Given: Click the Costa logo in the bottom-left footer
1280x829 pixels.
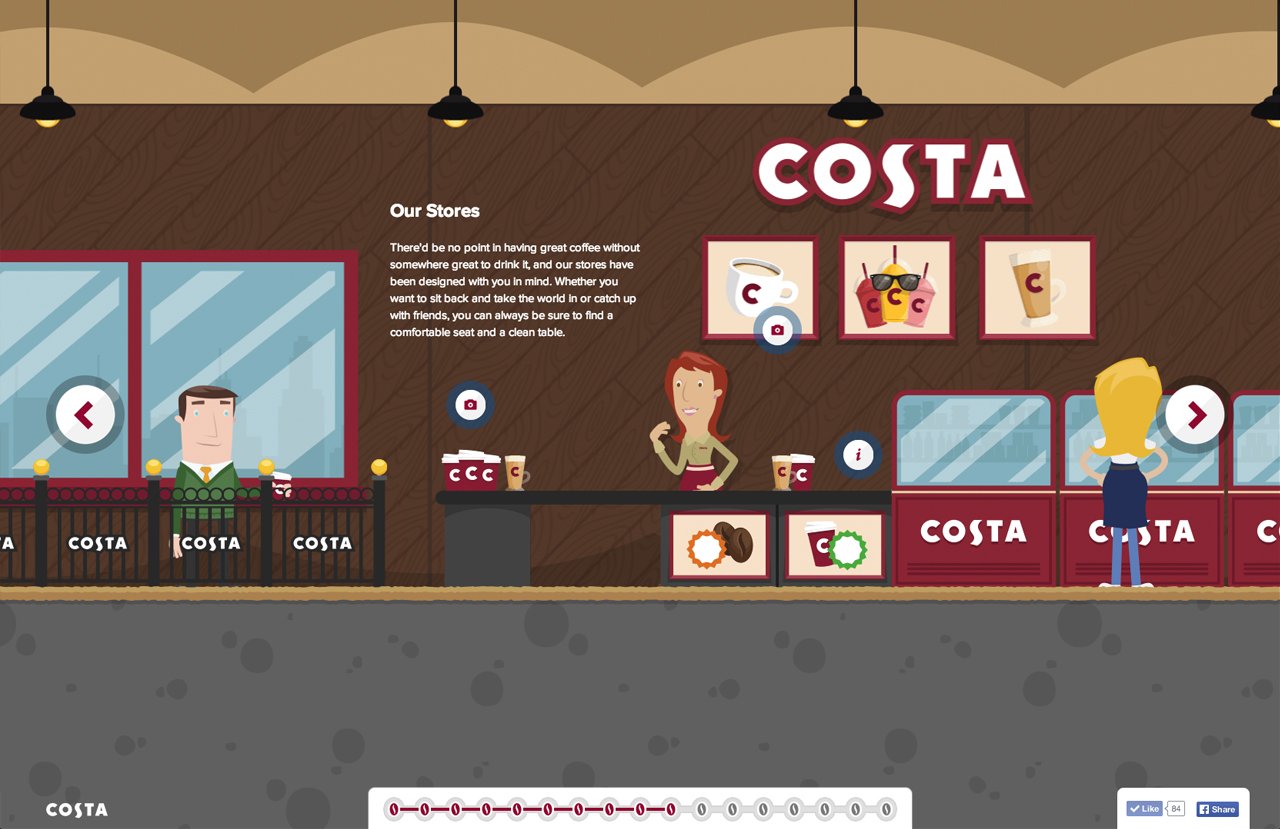Looking at the screenshot, I should click(x=75, y=810).
